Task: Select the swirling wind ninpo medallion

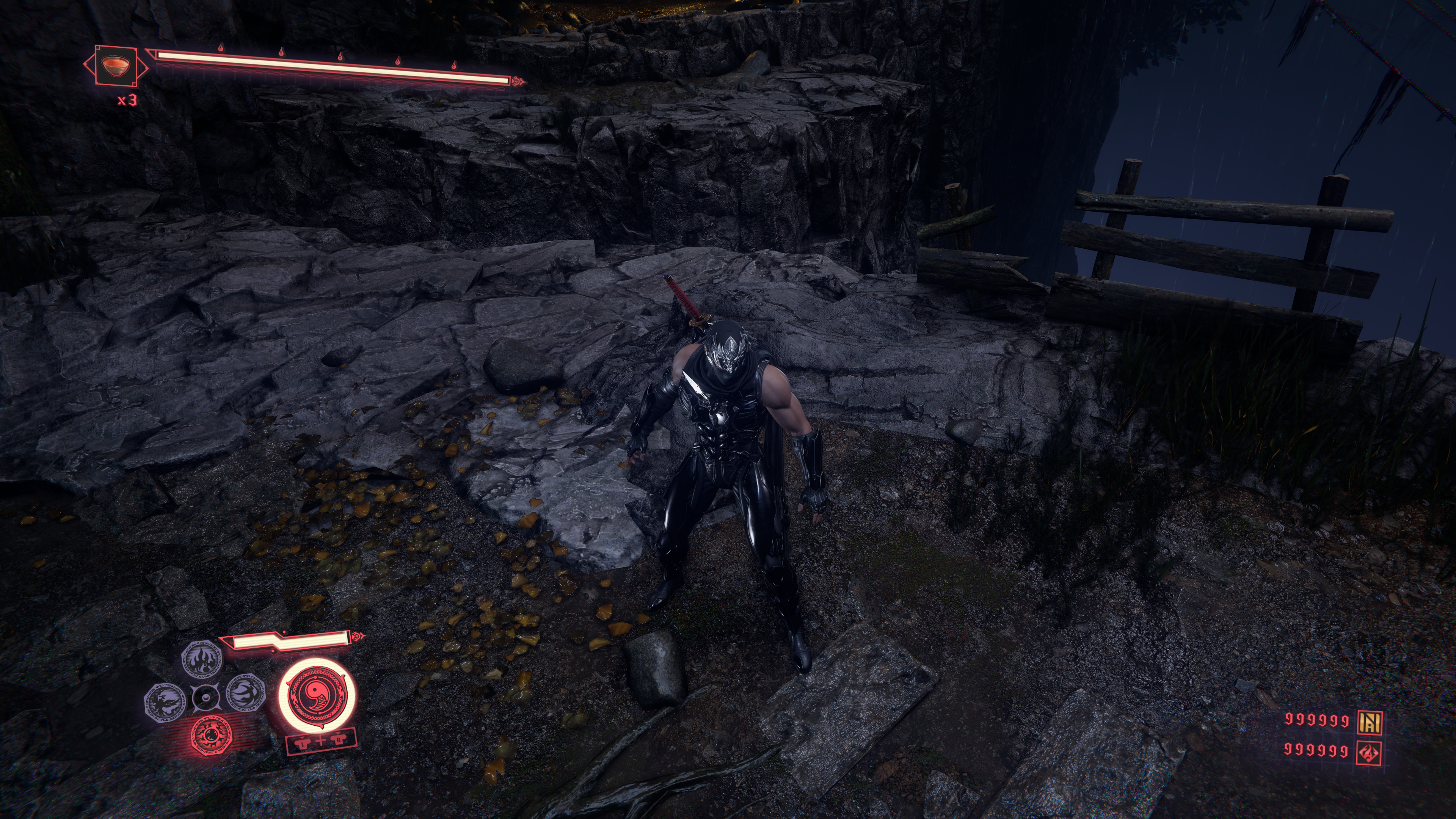Action: point(246,693)
